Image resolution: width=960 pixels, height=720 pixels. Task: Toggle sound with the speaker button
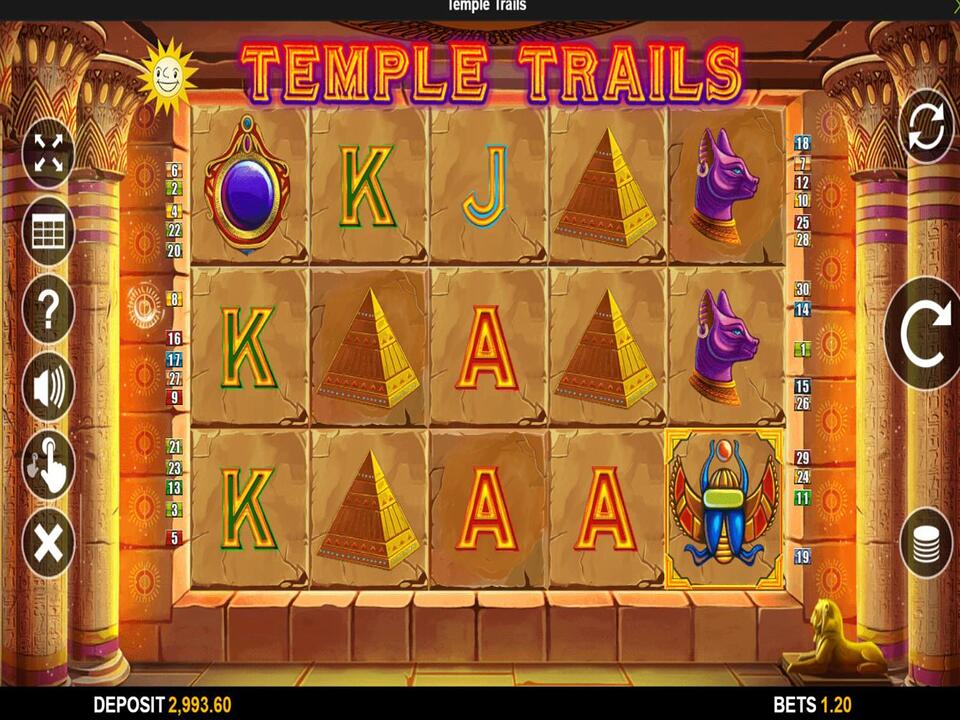(48, 387)
